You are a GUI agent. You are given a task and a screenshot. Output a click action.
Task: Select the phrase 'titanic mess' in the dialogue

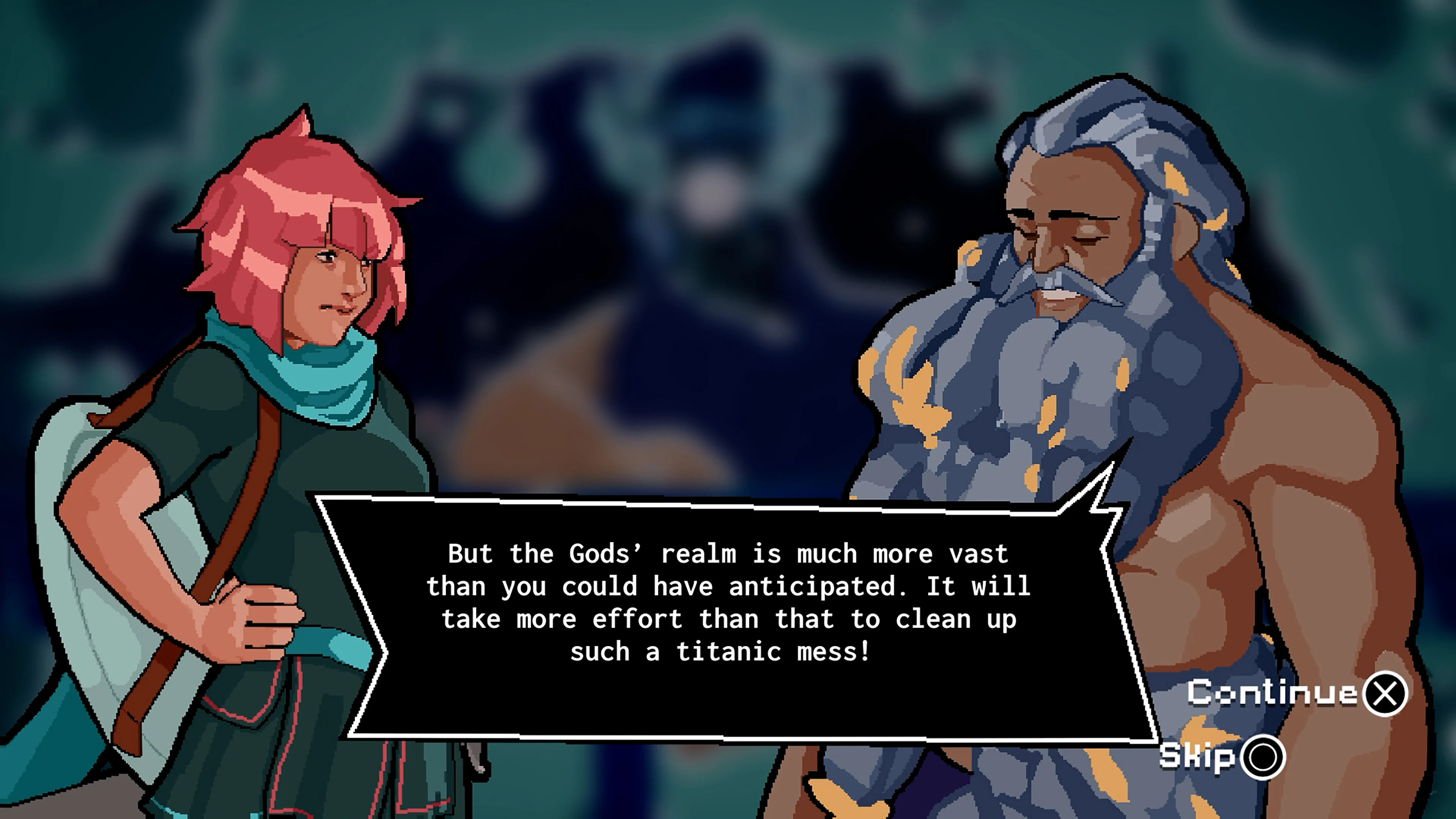point(746,652)
